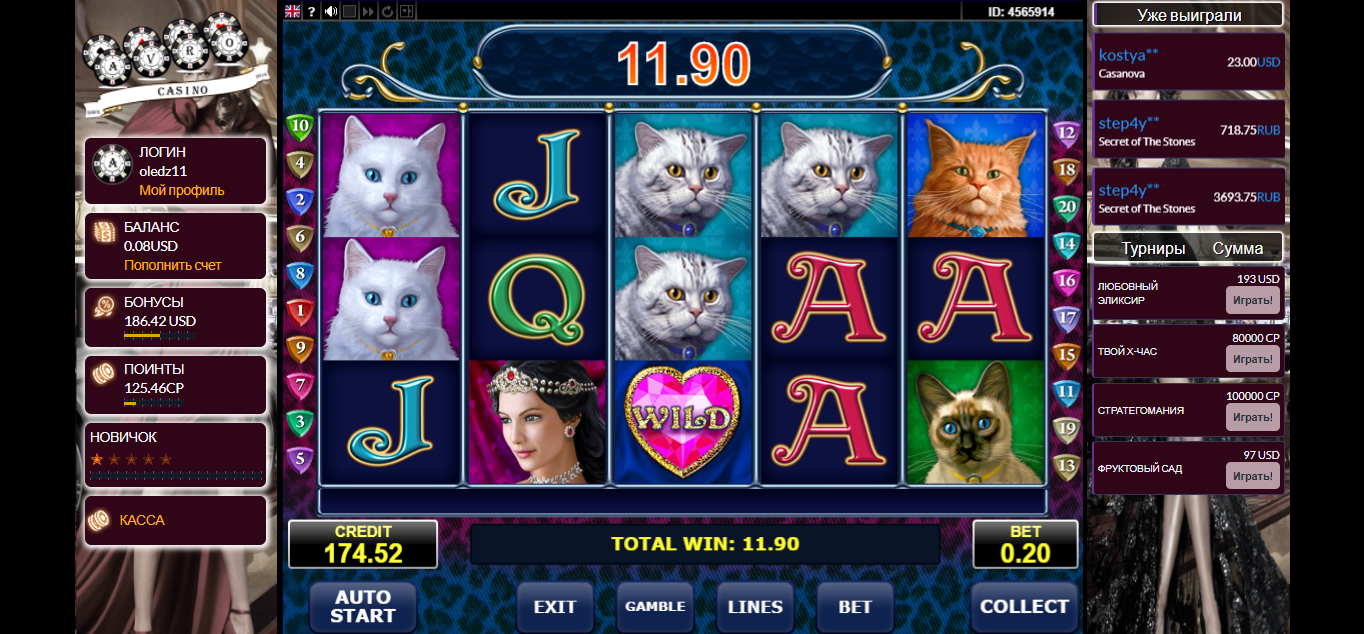
Task: Play the Любовный эликсир tournament
Action: [x=1252, y=300]
